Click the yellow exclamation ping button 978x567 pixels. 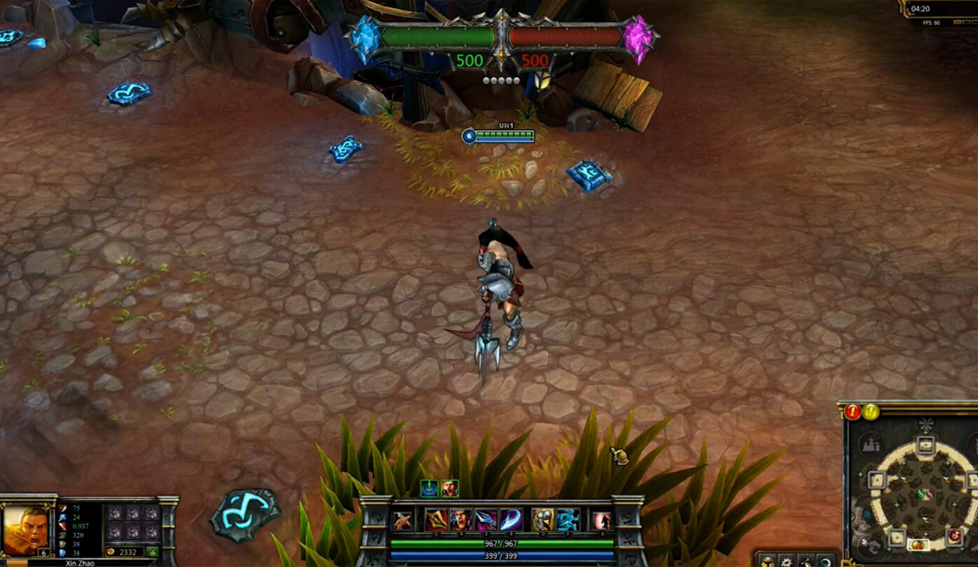[x=871, y=411]
